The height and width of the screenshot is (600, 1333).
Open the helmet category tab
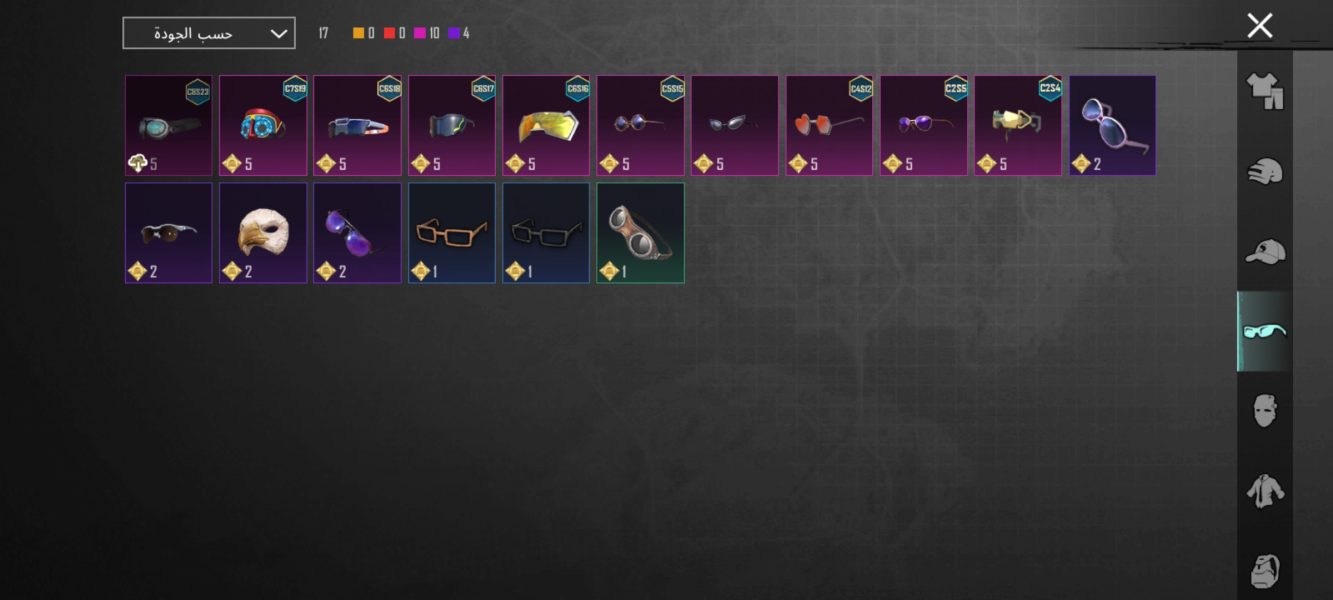click(1264, 171)
